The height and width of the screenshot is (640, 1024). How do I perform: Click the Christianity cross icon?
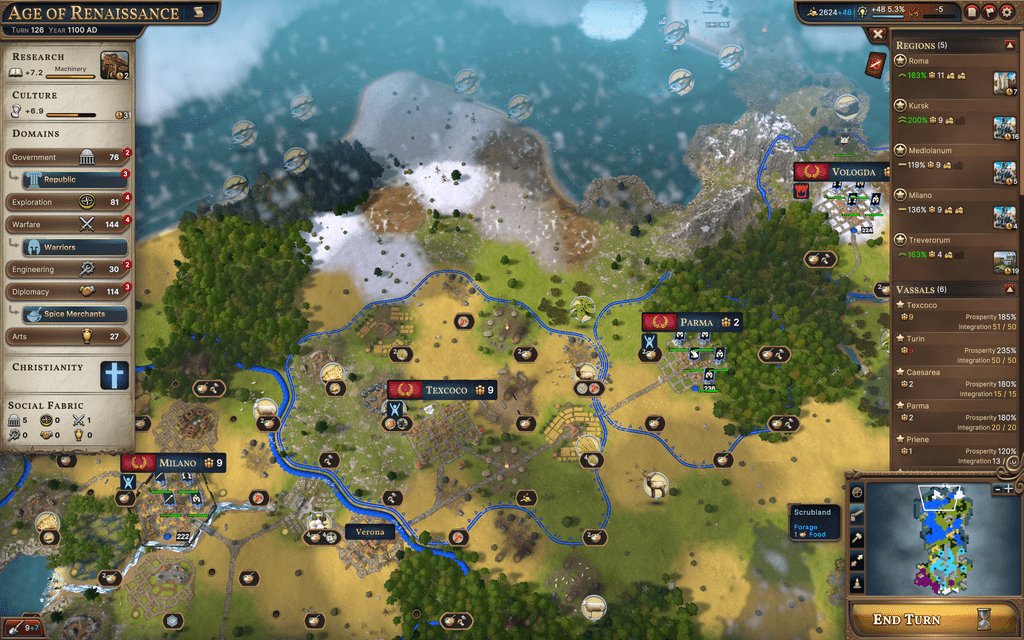[114, 375]
